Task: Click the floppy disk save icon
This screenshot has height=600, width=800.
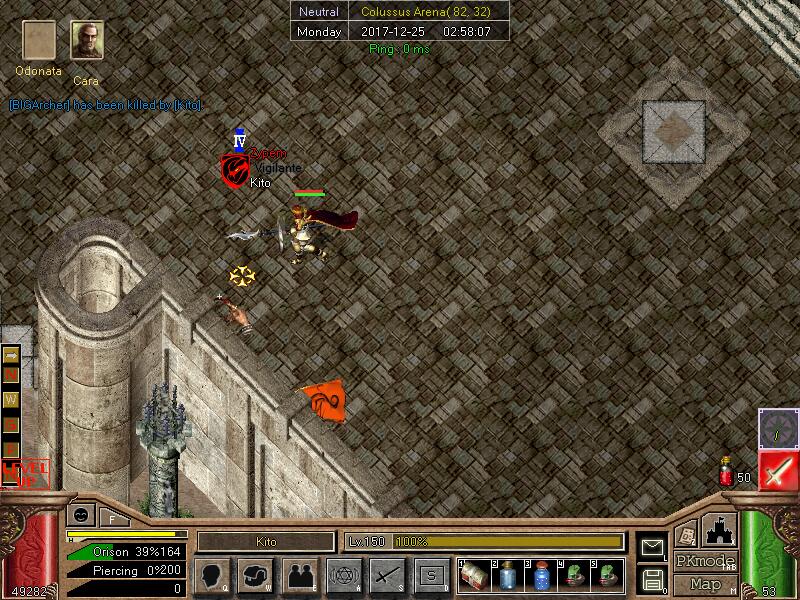Action: 652,578
